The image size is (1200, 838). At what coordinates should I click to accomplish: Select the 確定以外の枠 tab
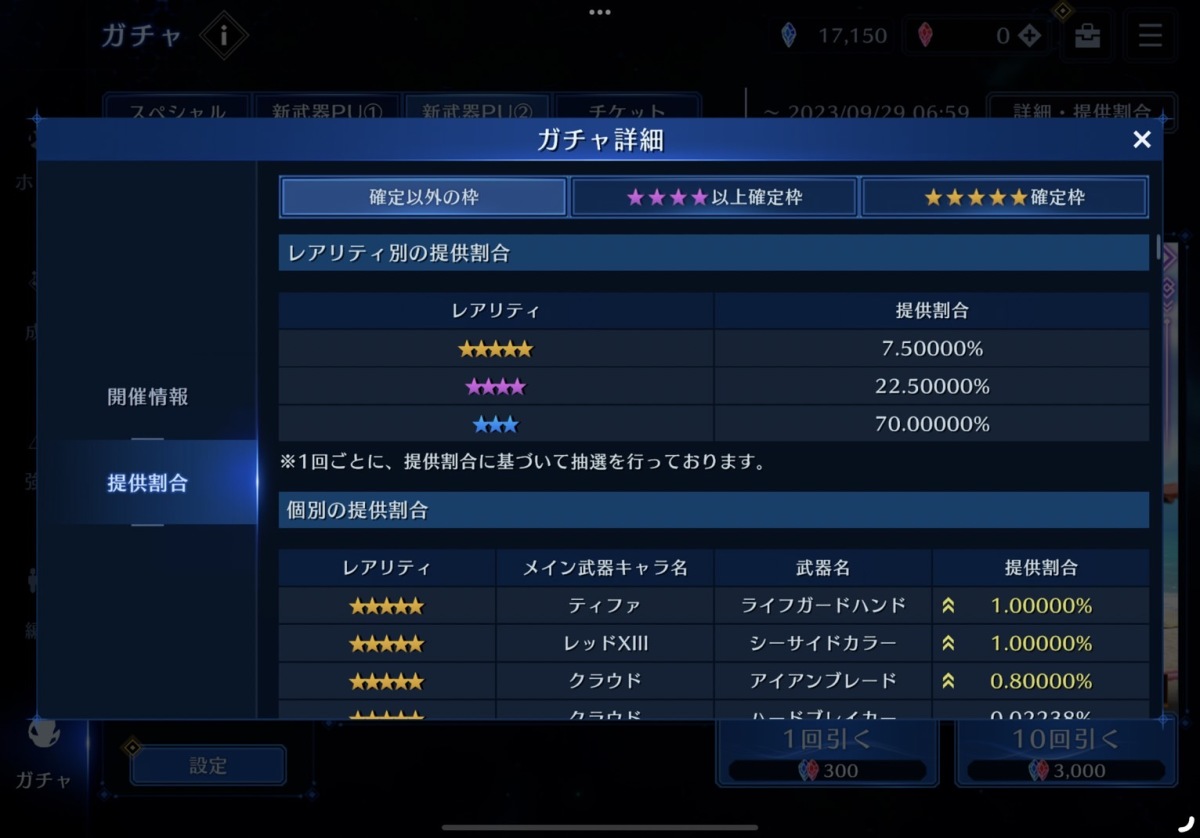point(424,197)
